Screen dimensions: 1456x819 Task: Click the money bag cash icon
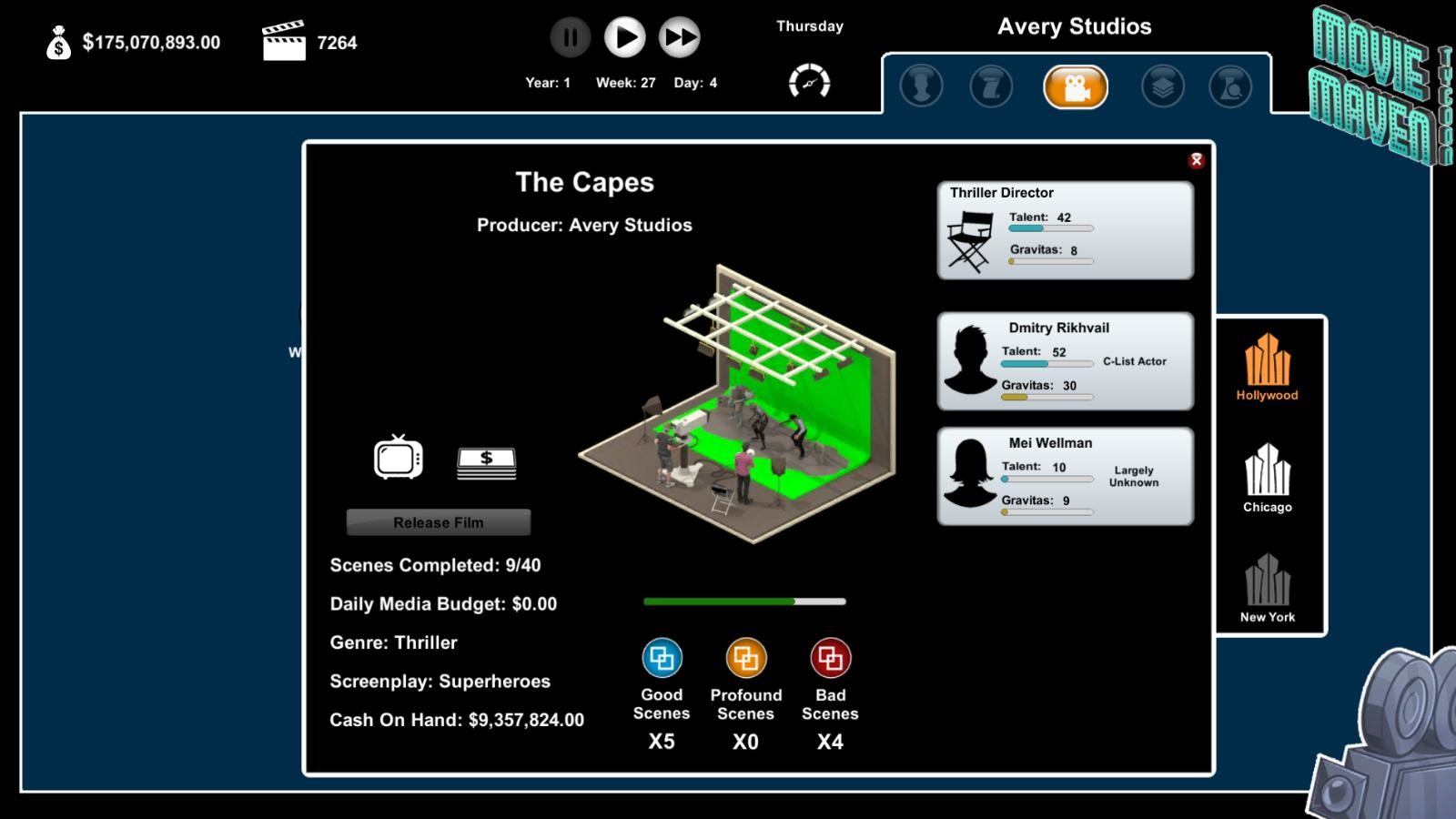(57, 44)
